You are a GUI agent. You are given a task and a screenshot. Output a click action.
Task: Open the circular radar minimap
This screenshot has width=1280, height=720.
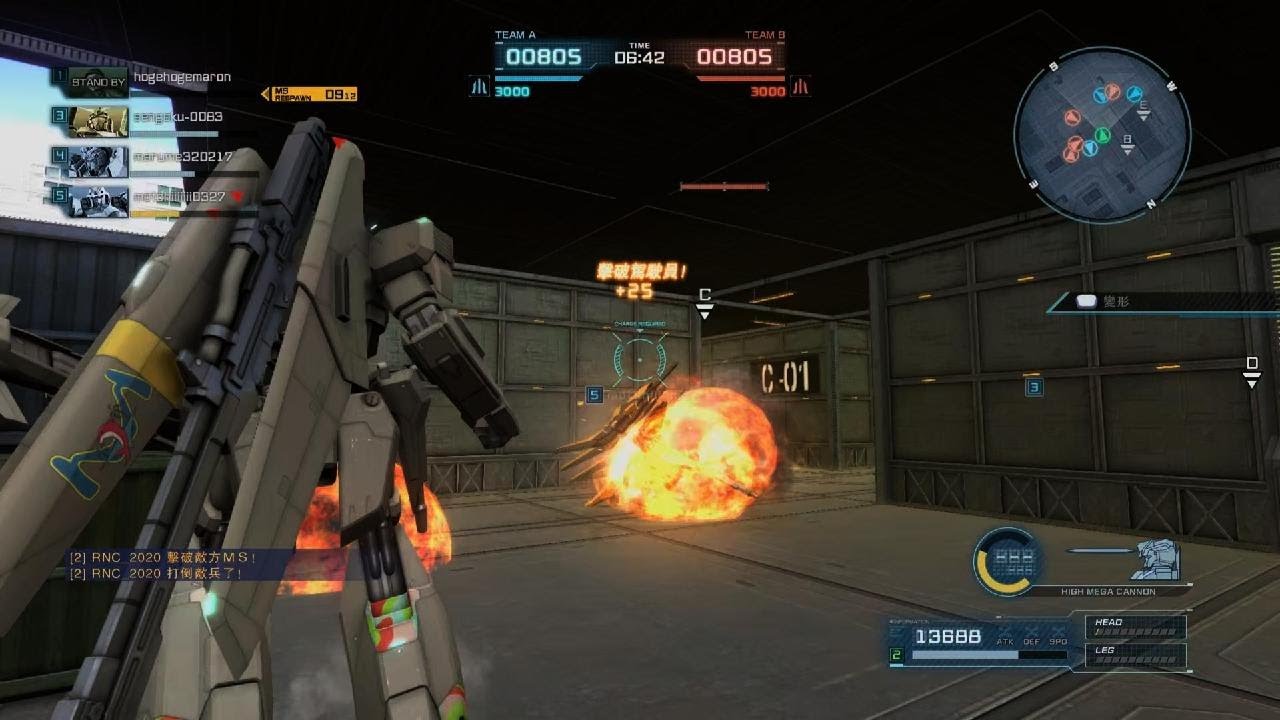[1102, 134]
